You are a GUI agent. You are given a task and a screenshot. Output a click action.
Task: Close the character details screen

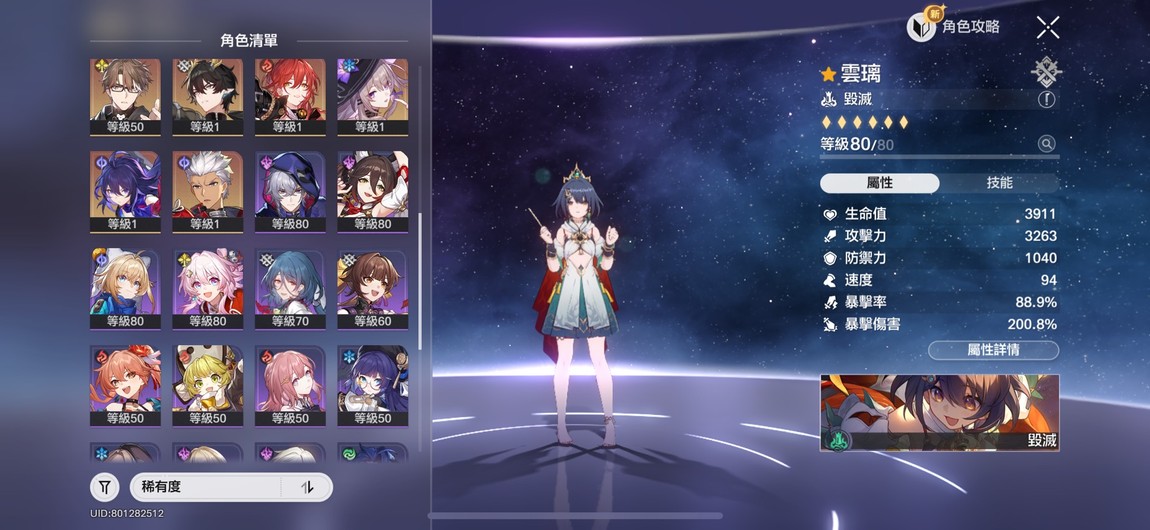coord(1047,27)
